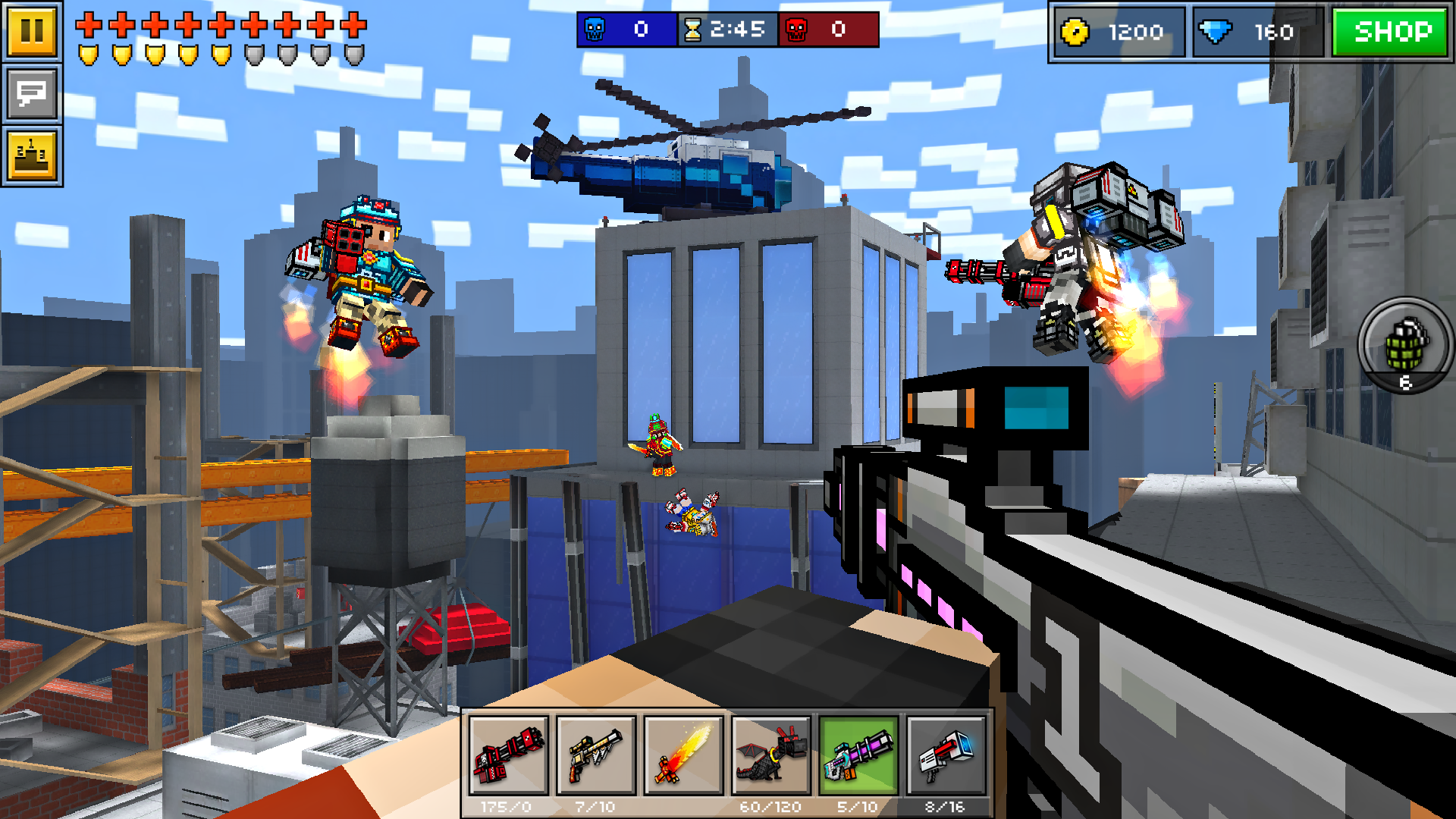This screenshot has width=1456, height=819.
Task: Click the coins balance showing 1200
Action: [x=1115, y=32]
